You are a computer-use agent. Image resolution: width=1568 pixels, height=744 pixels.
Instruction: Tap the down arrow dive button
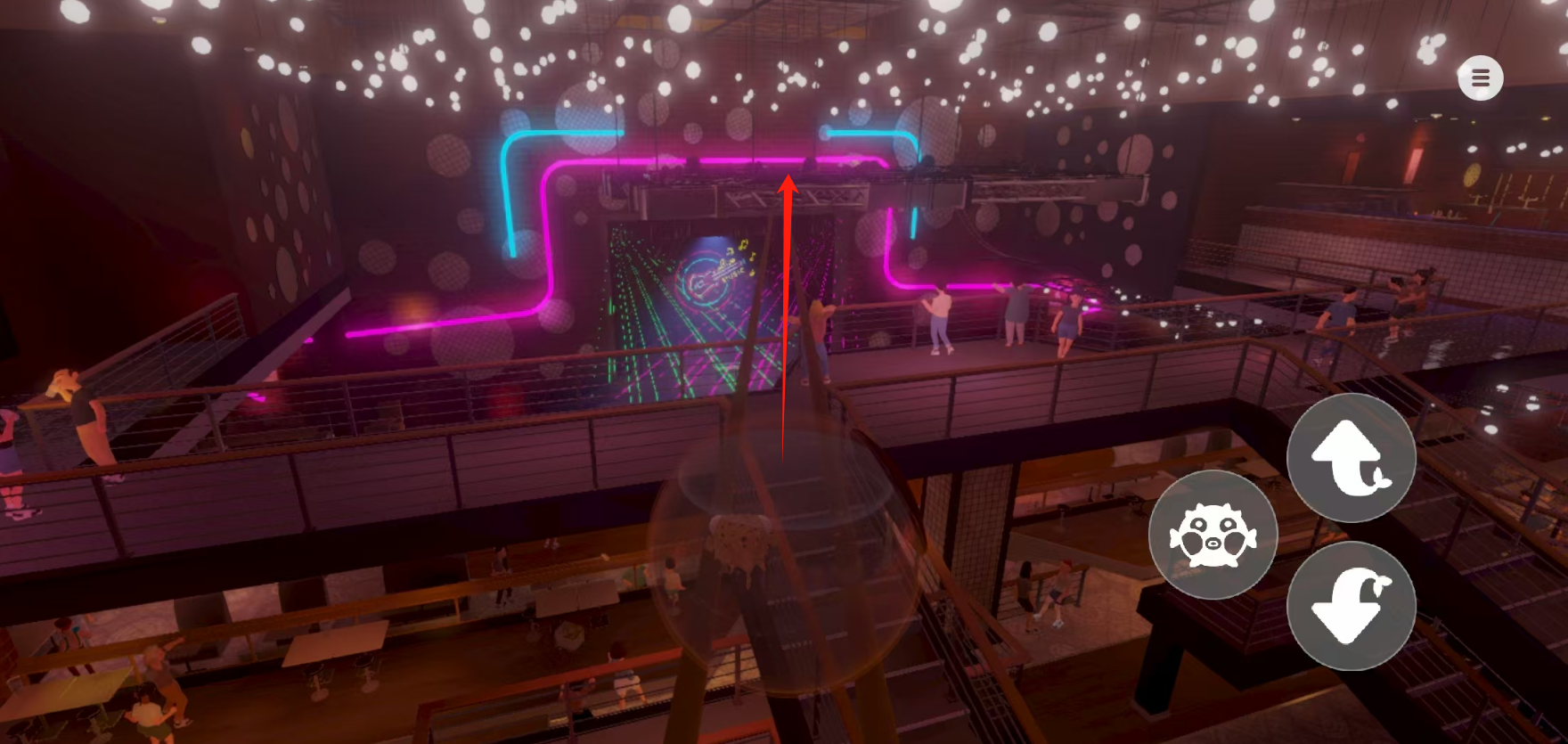[1351, 606]
